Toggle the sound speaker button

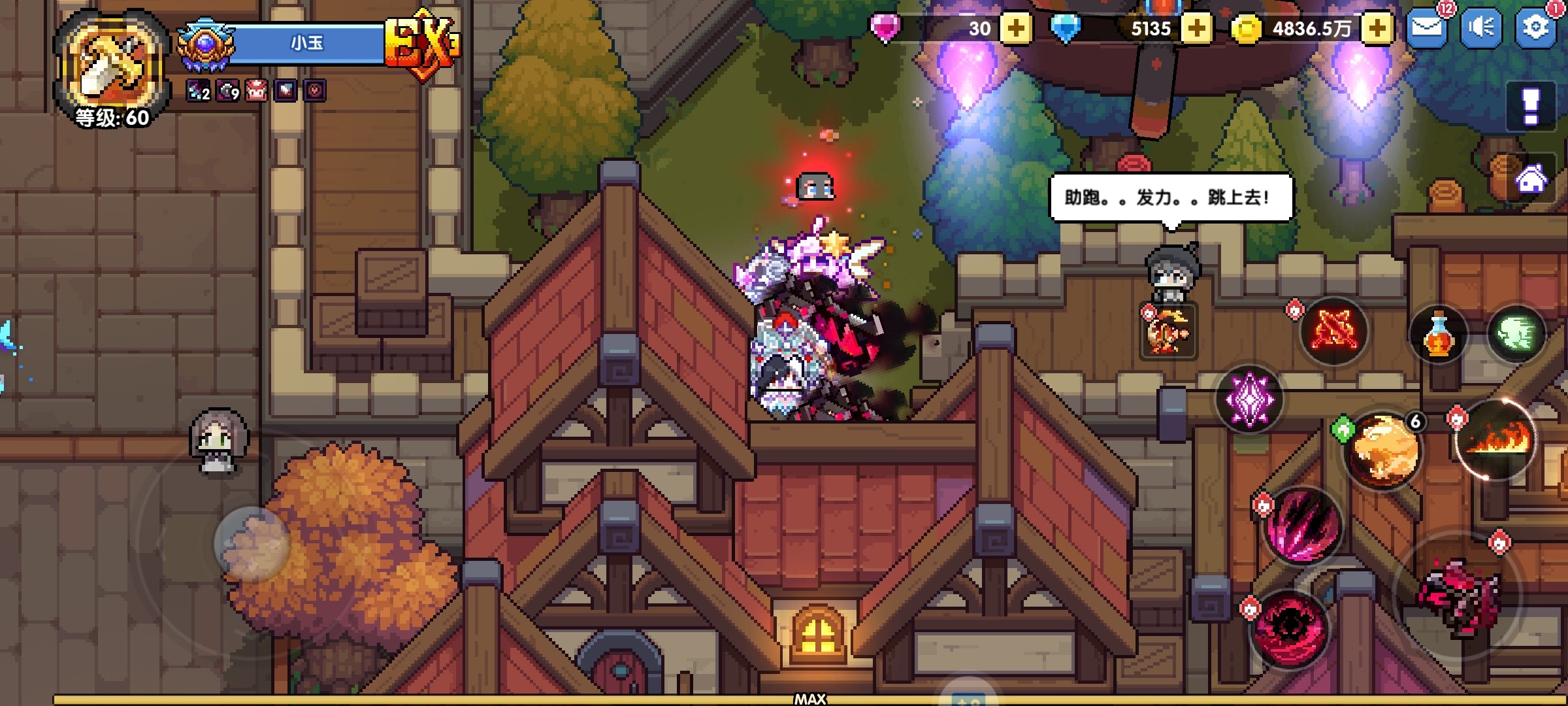tap(1480, 28)
